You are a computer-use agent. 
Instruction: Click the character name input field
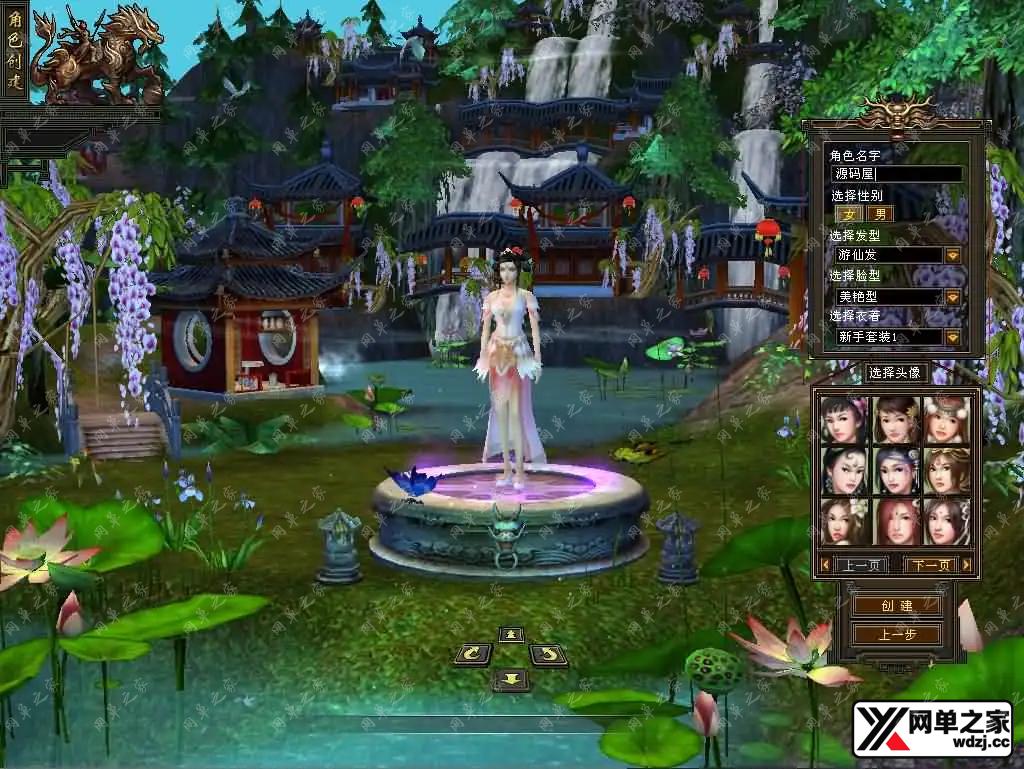tap(896, 174)
